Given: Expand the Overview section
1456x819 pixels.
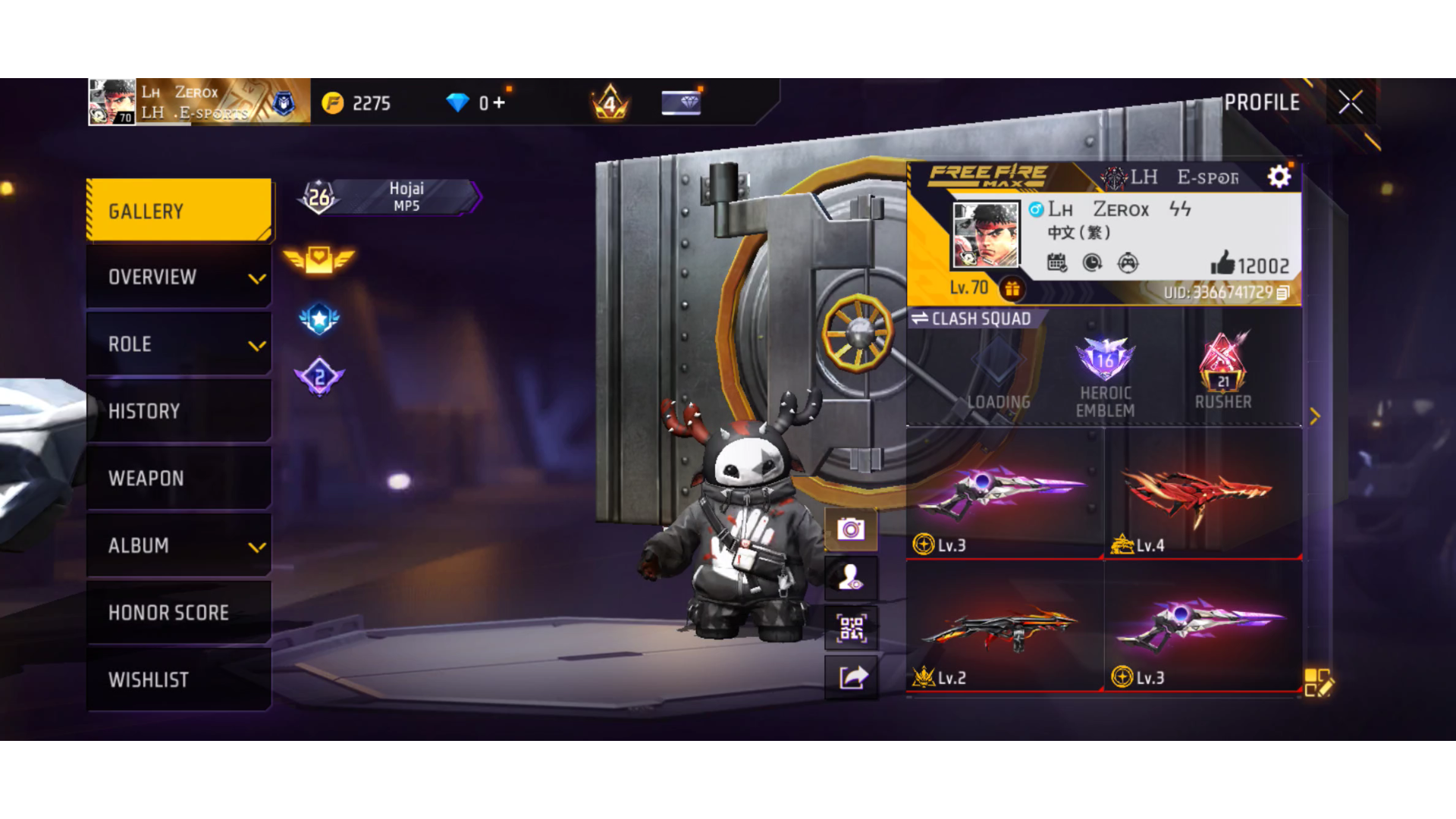Looking at the screenshot, I should (179, 278).
